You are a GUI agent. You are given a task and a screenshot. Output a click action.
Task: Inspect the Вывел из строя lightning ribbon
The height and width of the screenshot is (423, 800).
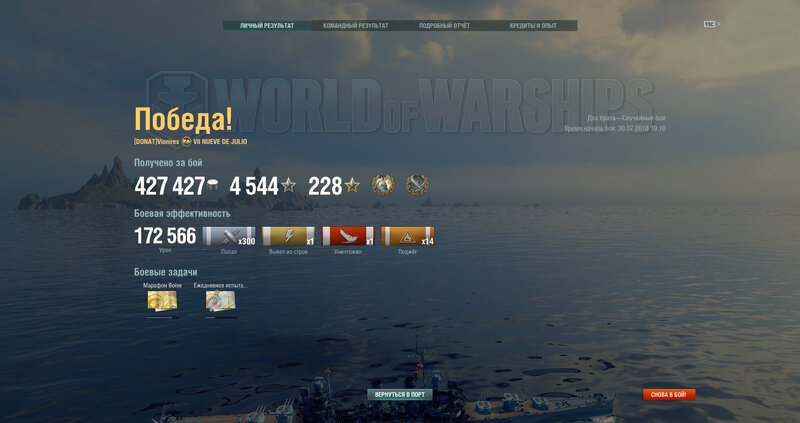pyautogui.click(x=288, y=237)
